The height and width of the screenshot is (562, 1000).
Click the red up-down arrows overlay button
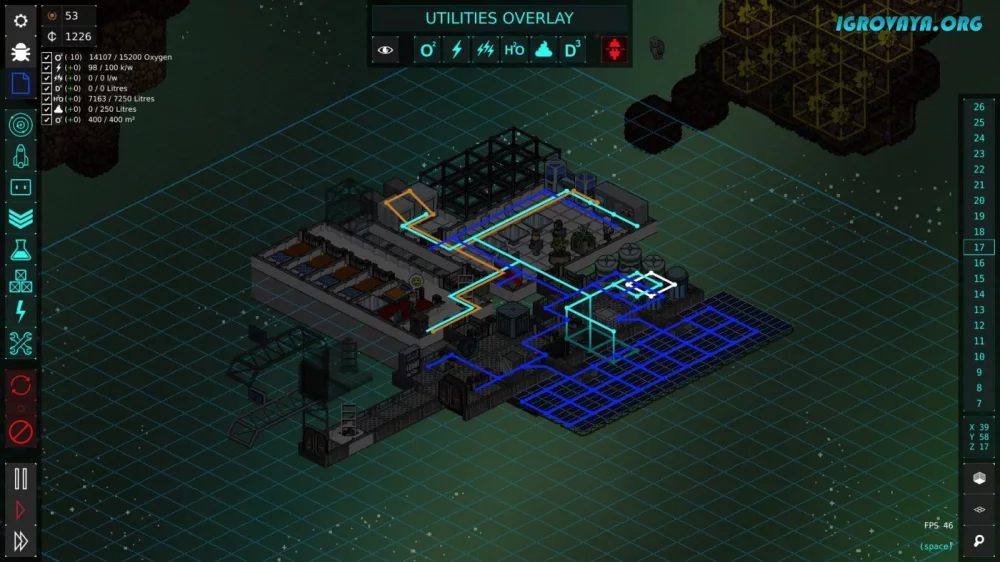[x=615, y=49]
